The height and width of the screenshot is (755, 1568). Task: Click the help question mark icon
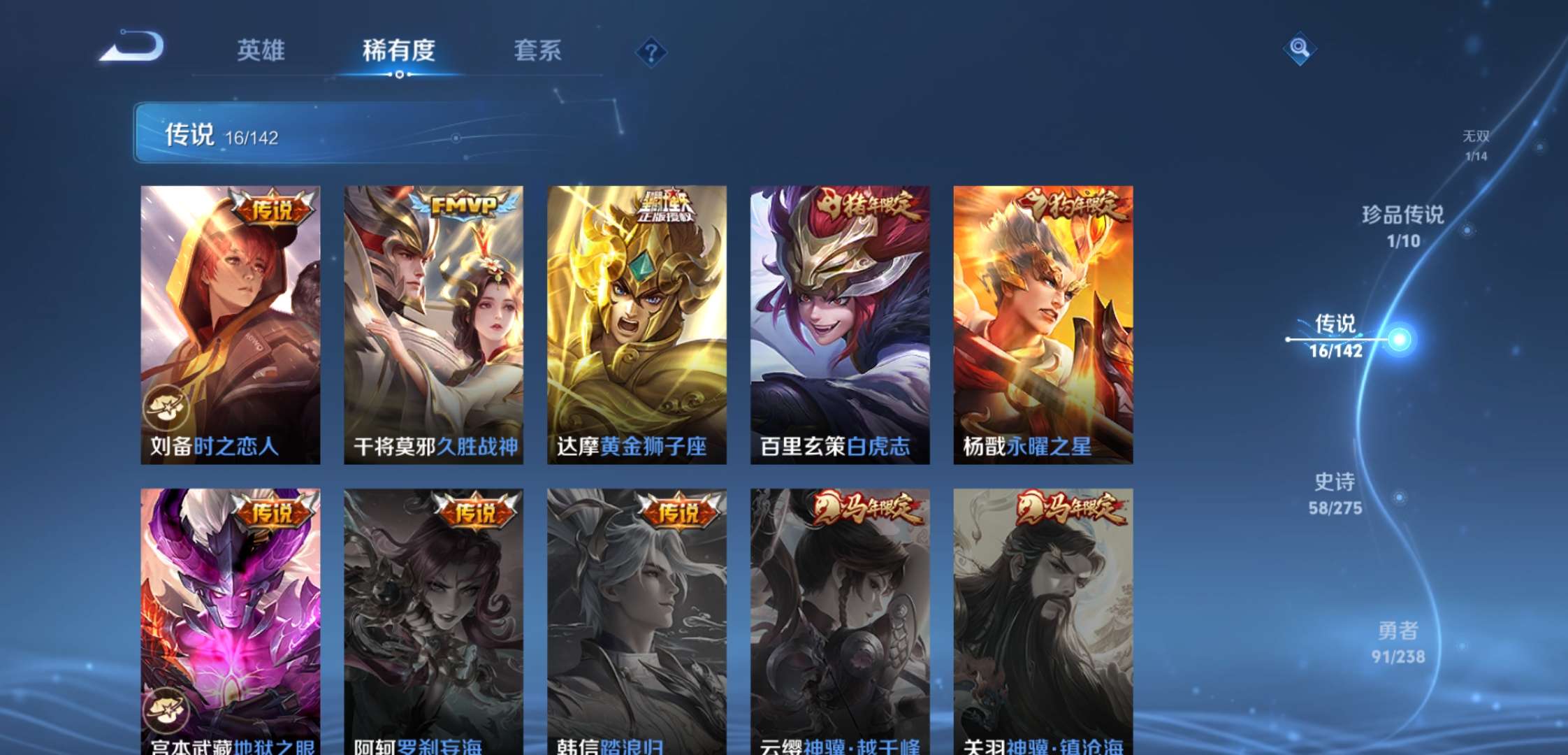click(651, 50)
